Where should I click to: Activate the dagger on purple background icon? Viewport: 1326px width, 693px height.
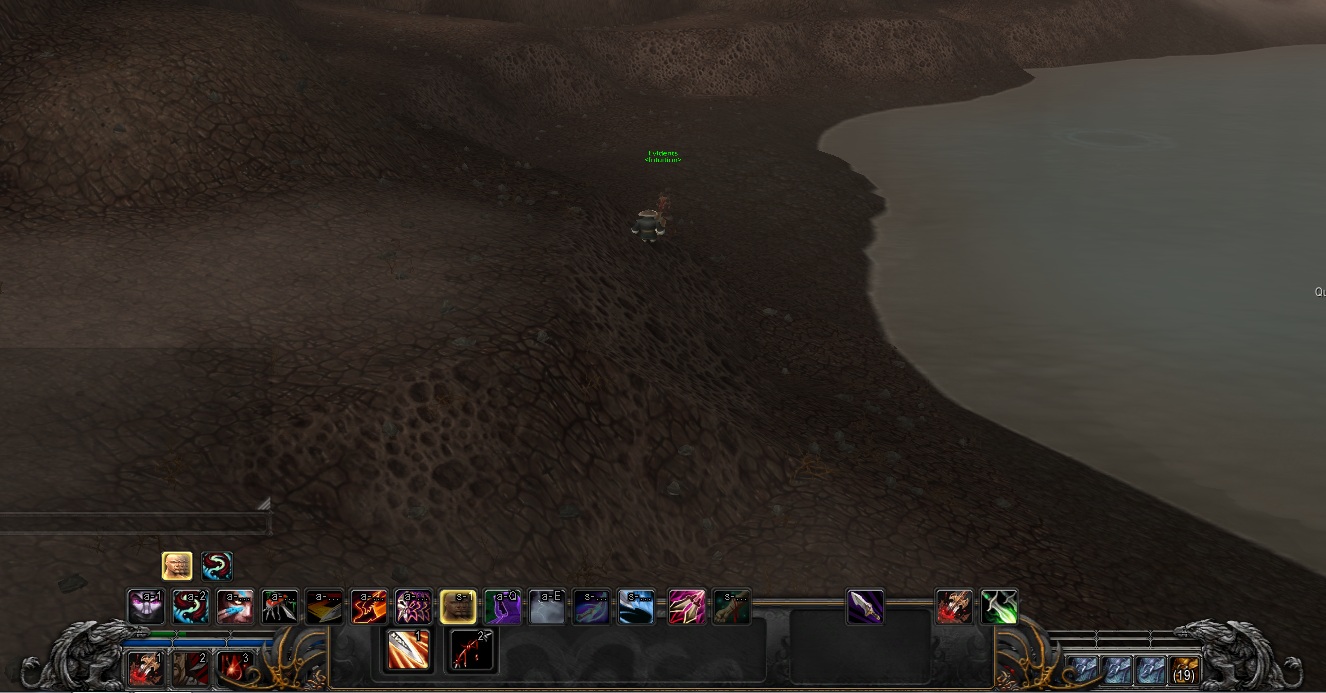click(865, 607)
